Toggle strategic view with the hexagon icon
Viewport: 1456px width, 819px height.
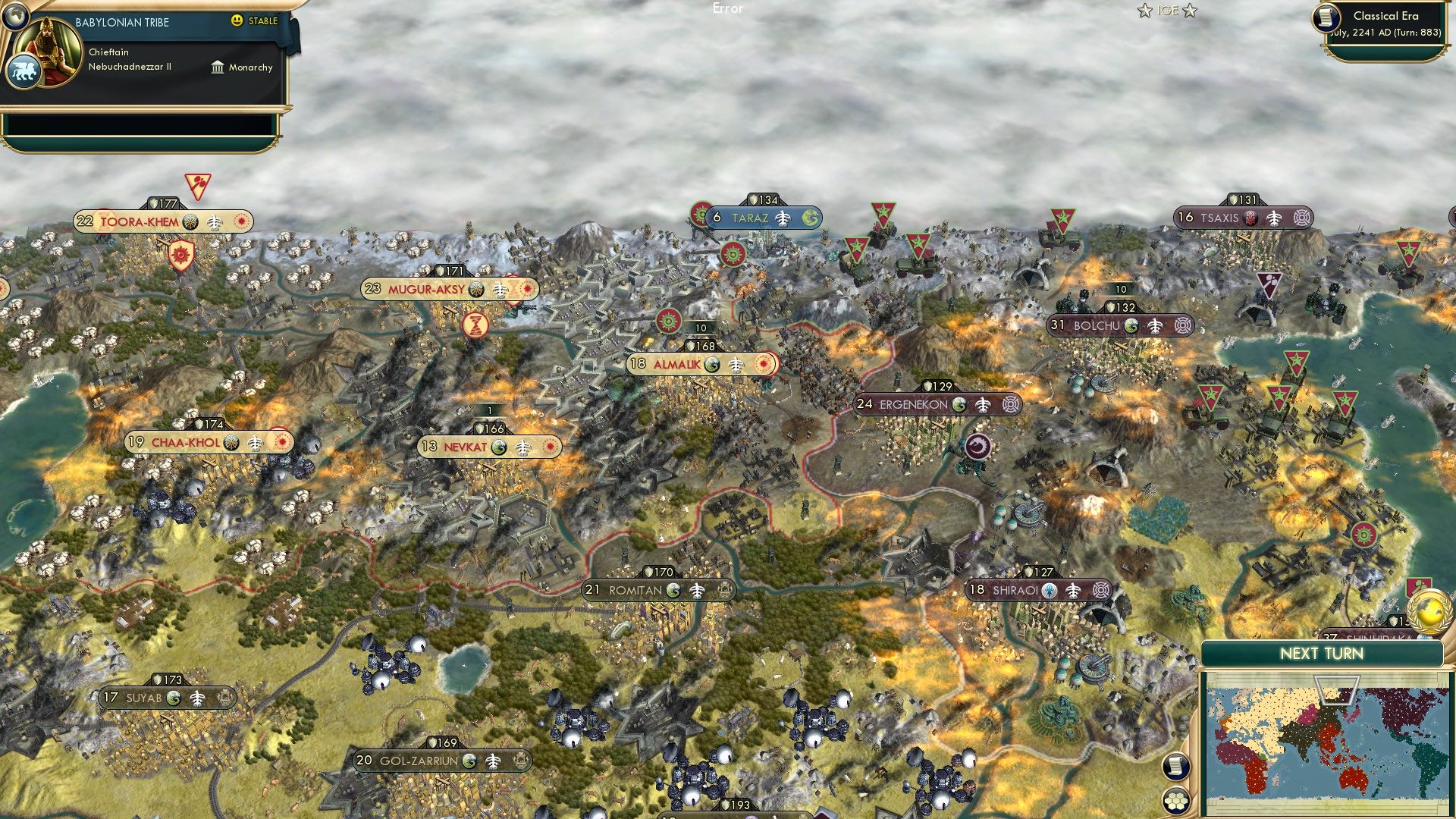(x=1178, y=799)
